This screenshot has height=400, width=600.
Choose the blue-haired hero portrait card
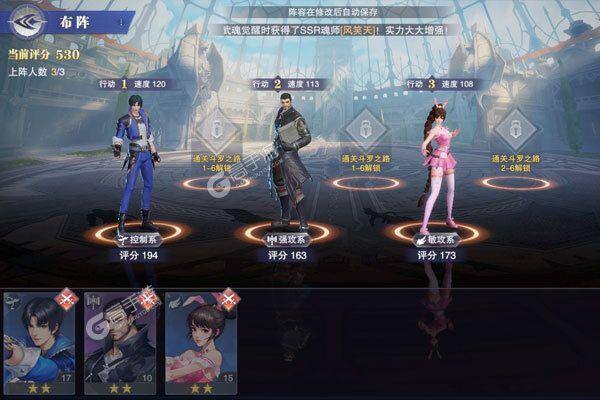39,340
